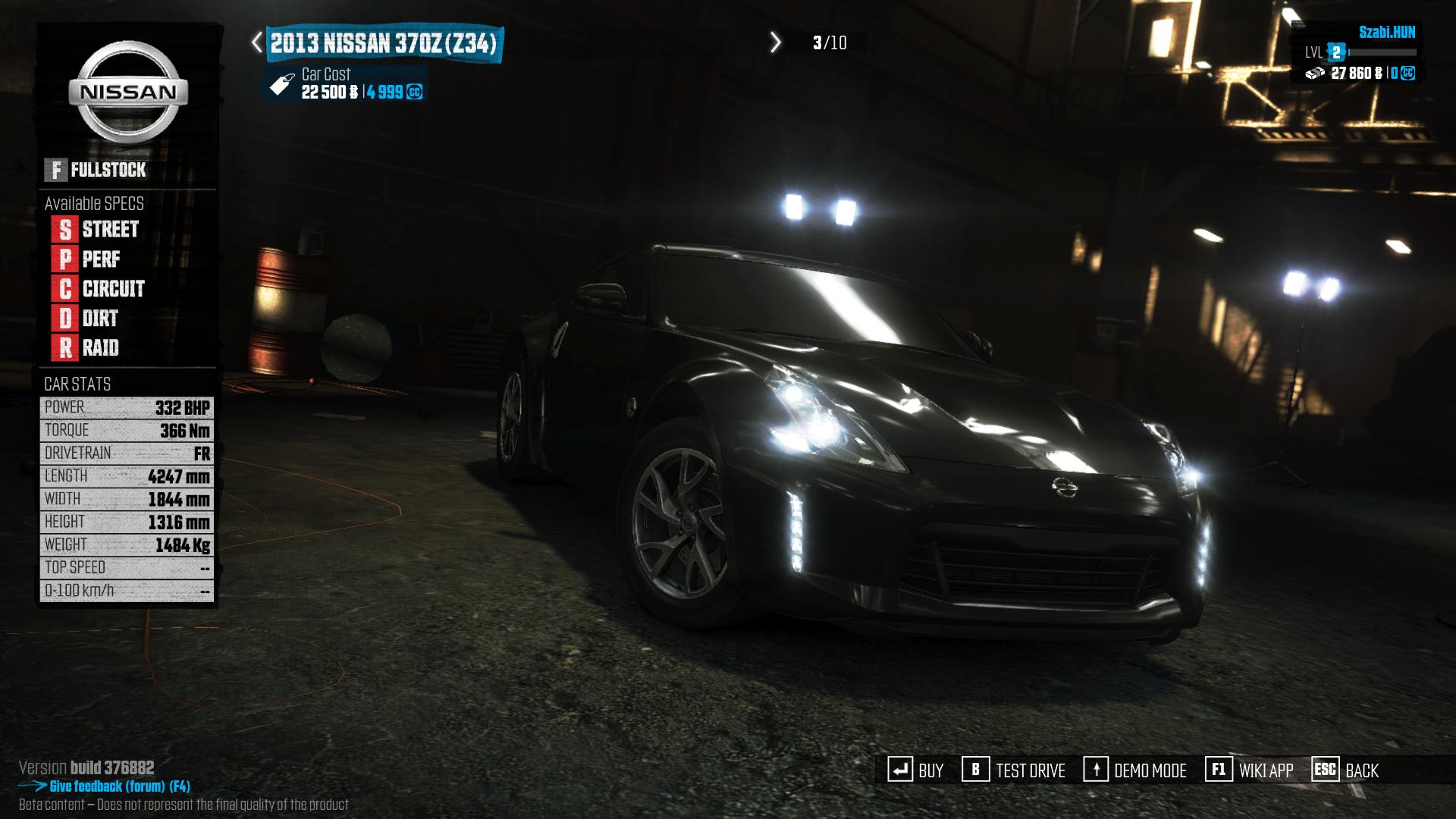Screen dimensions: 1456x819
Task: Show the next car with right arrow
Action: point(775,42)
